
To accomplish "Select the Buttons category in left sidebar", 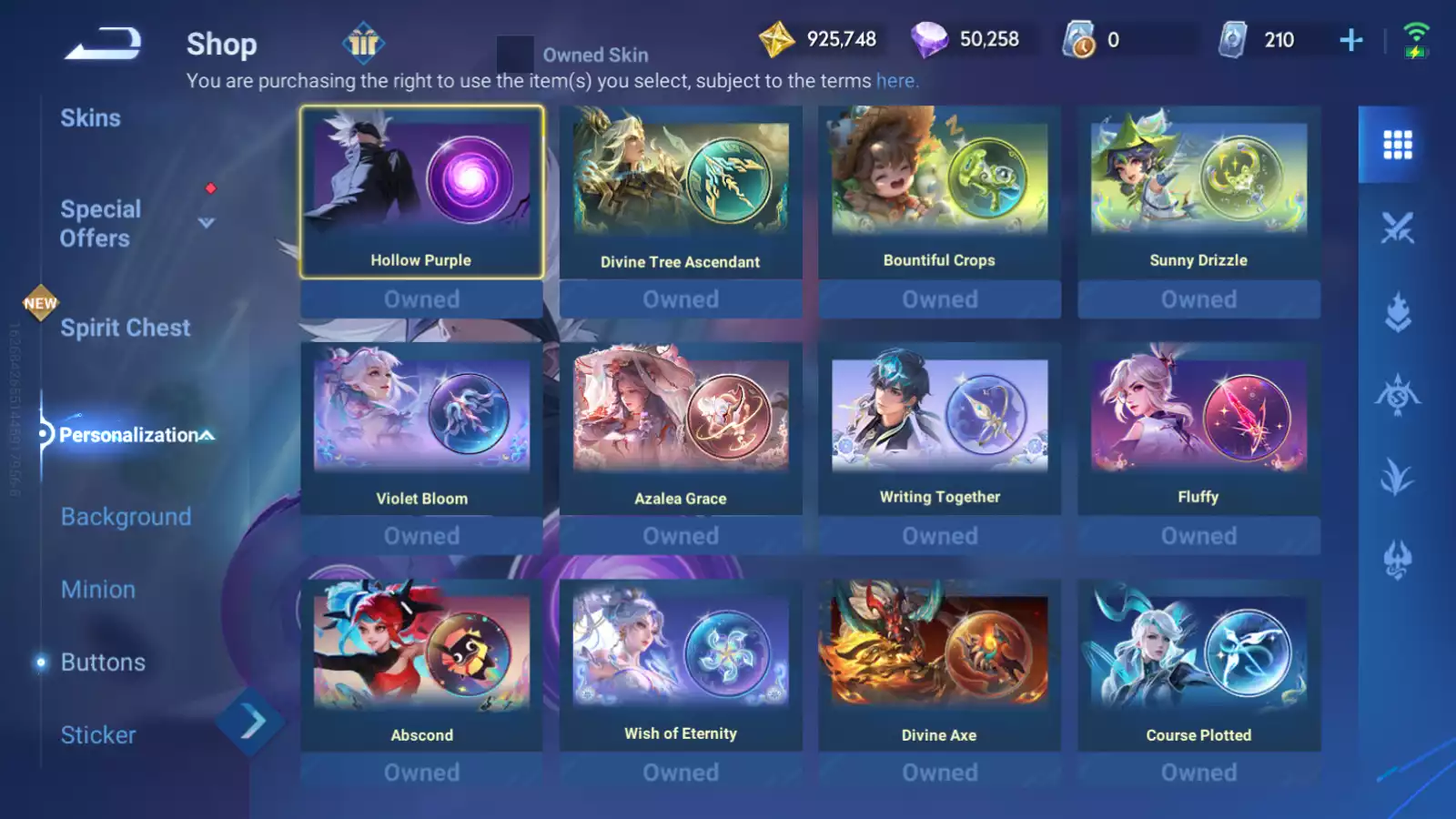I will pos(103,662).
